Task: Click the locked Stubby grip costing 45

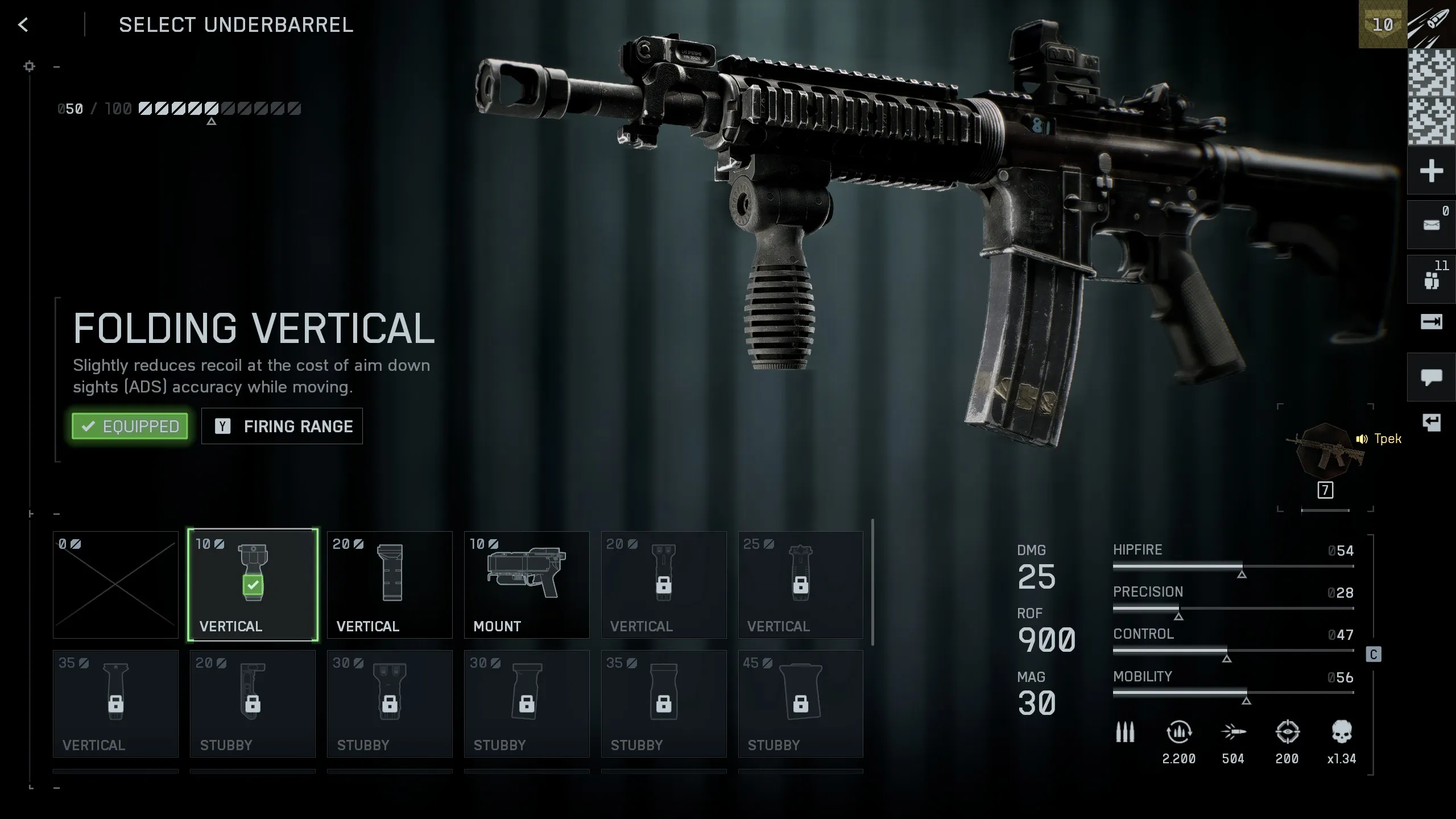Action: (x=800, y=704)
